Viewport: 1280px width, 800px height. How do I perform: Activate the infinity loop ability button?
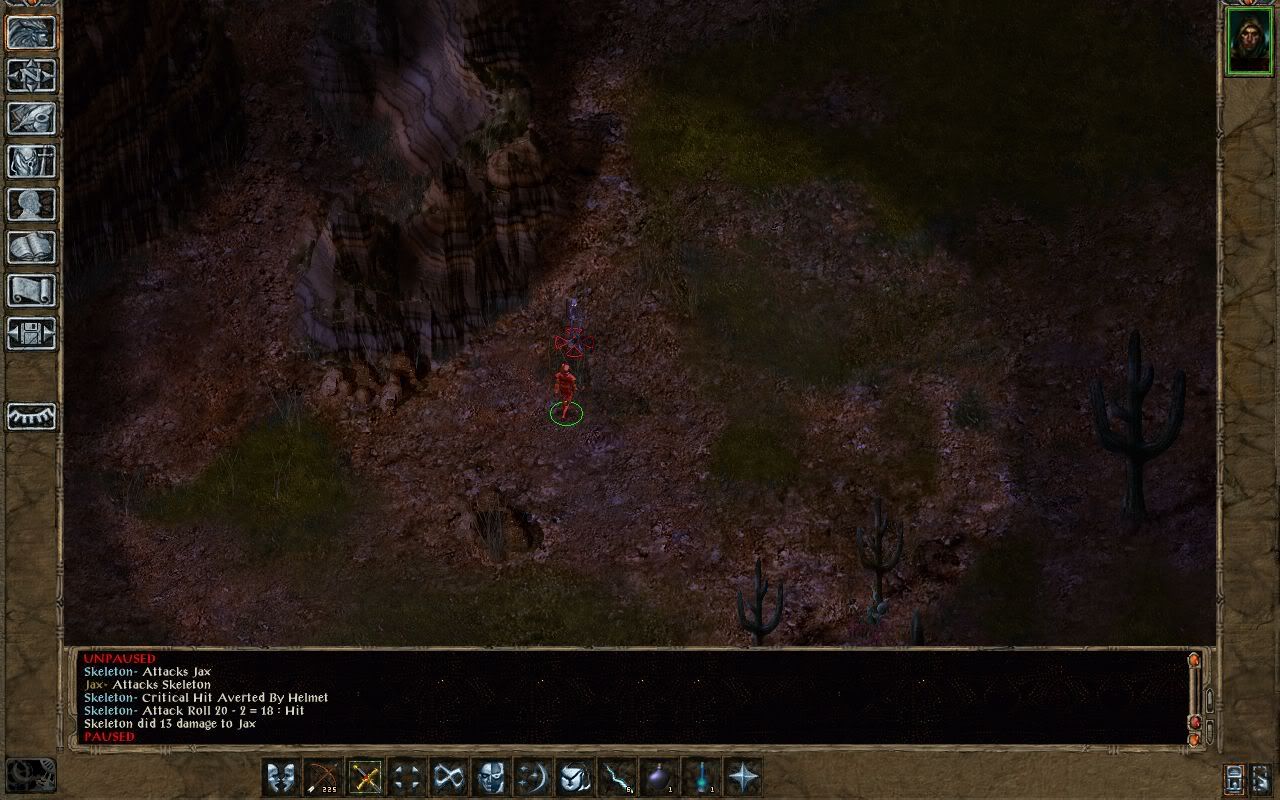(x=448, y=777)
